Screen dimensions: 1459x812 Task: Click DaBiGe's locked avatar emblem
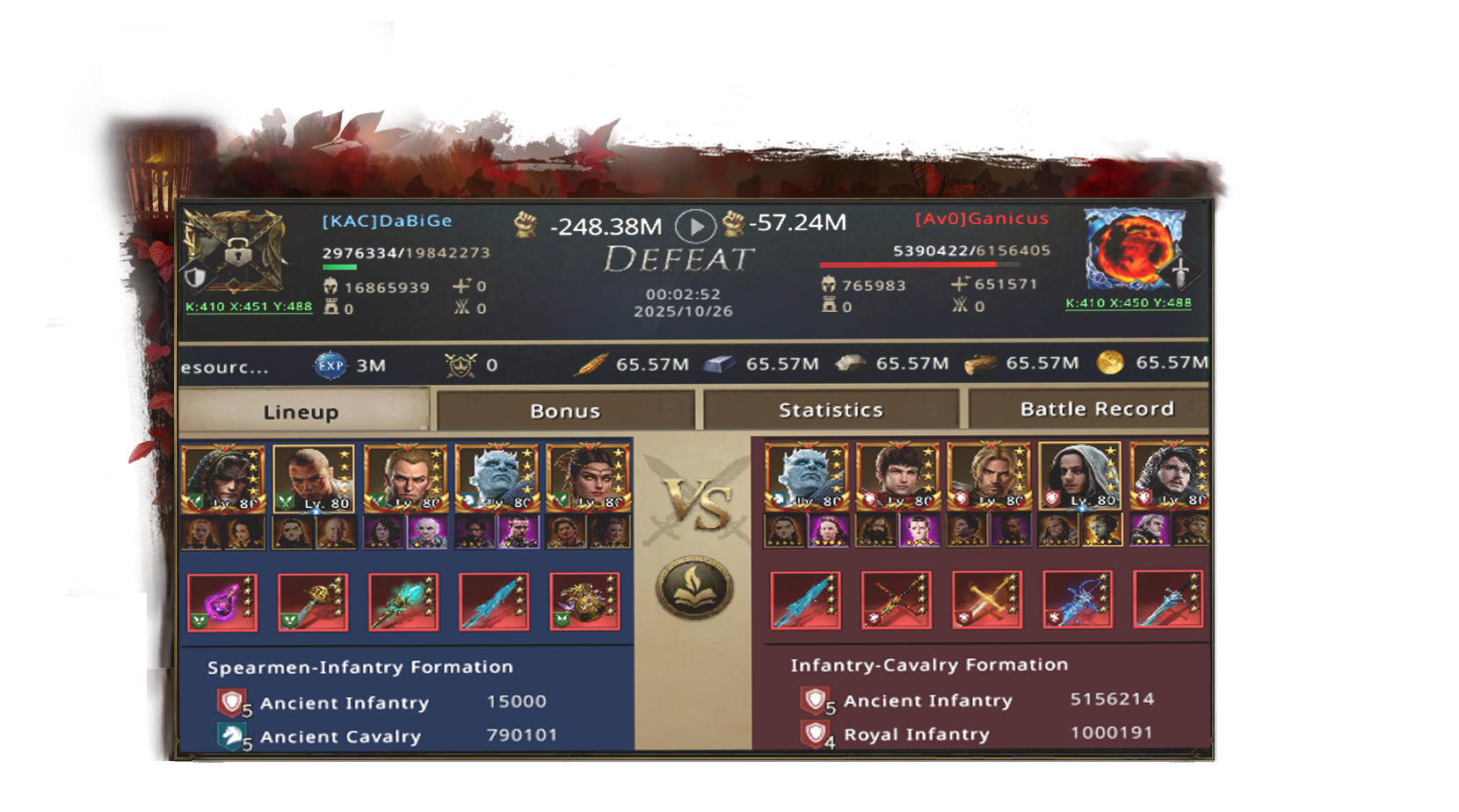tap(235, 252)
